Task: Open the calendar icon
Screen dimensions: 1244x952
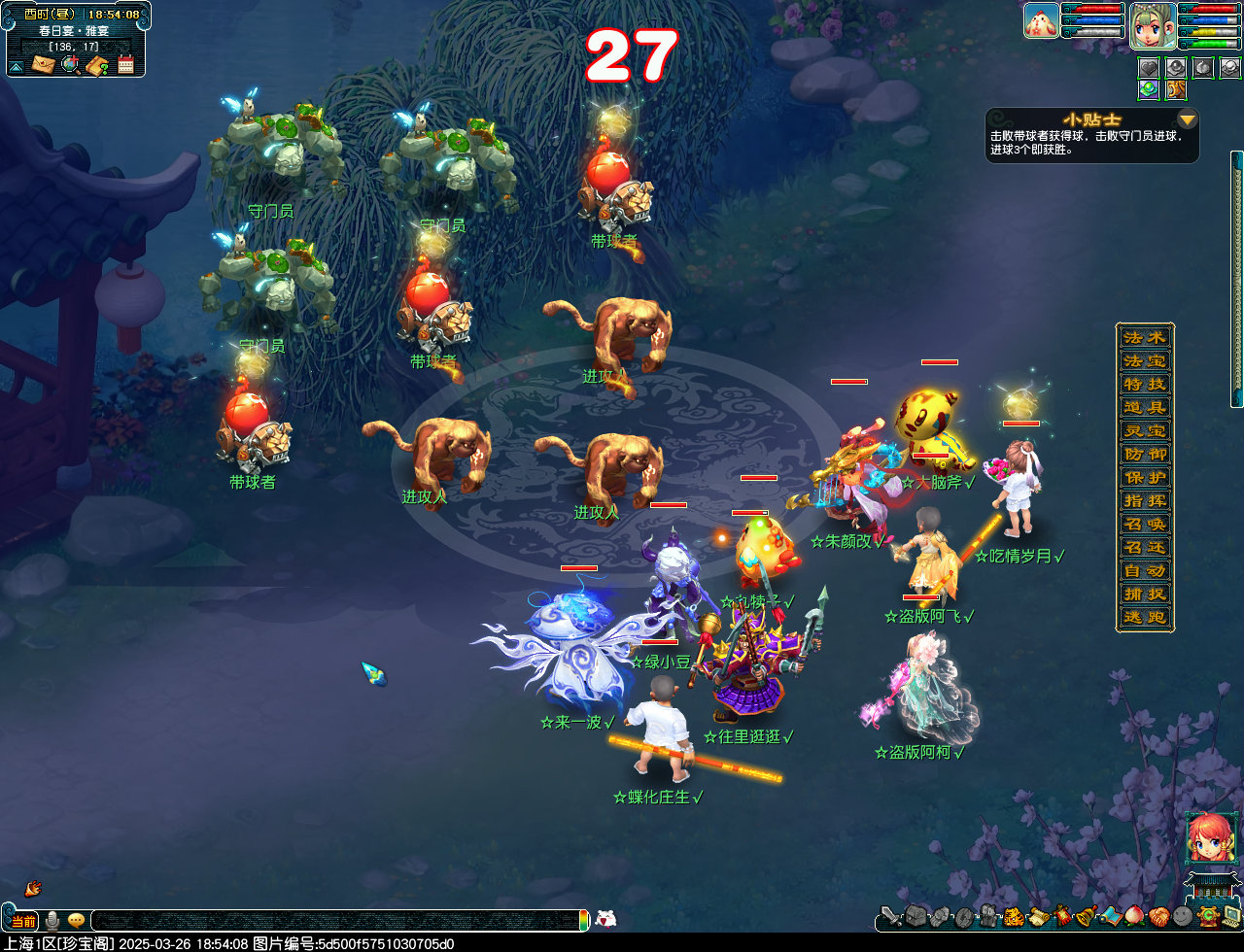Action: point(125,65)
